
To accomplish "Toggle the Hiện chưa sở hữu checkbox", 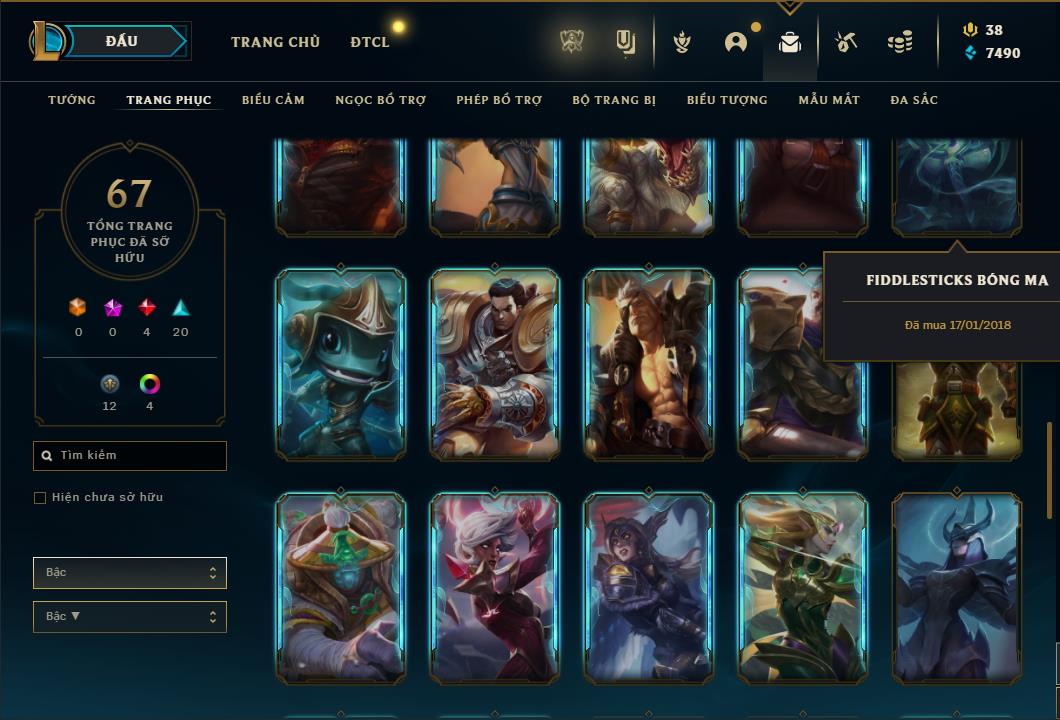I will click(x=40, y=498).
